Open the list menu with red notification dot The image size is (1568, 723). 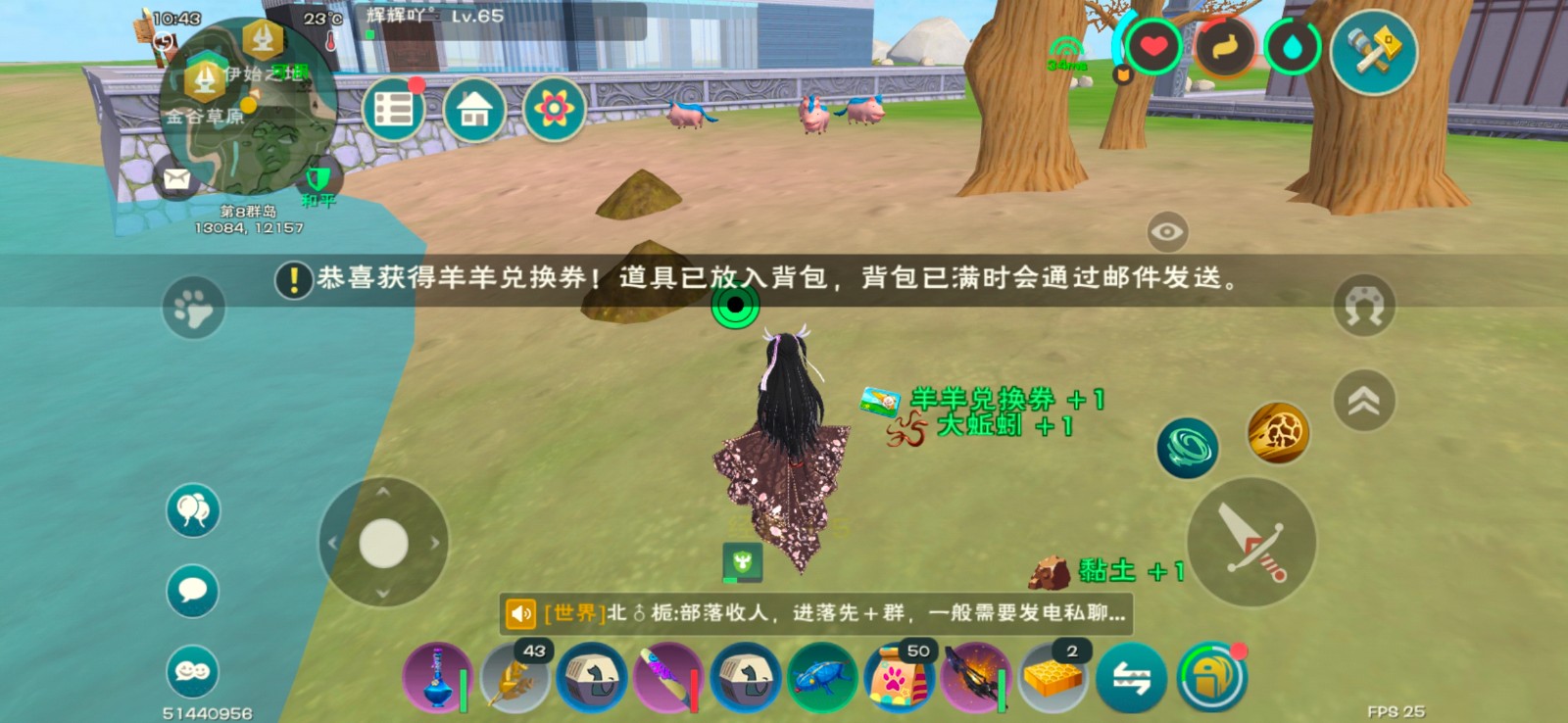(x=394, y=108)
